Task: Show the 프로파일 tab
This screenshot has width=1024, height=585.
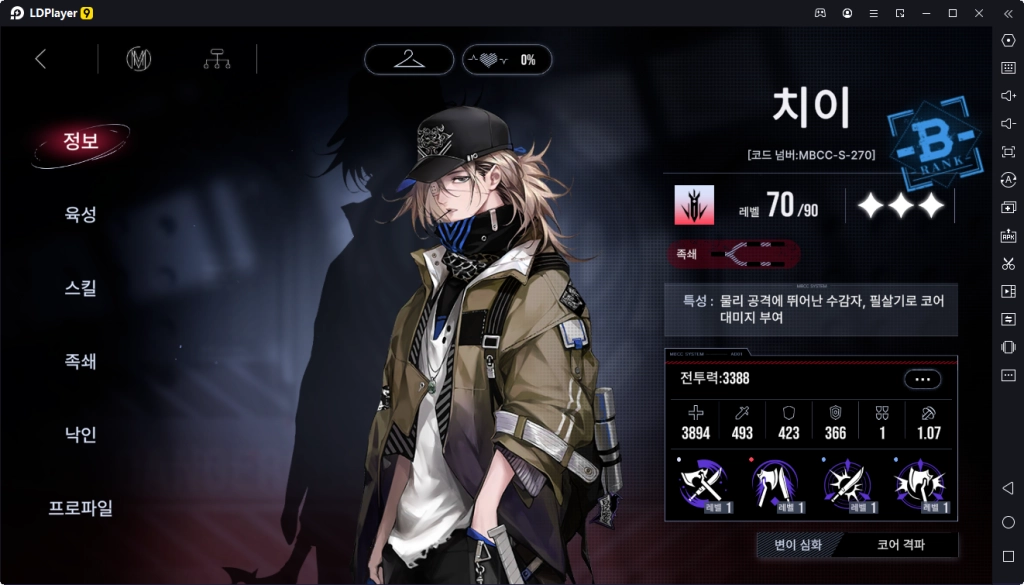Action: (x=80, y=508)
